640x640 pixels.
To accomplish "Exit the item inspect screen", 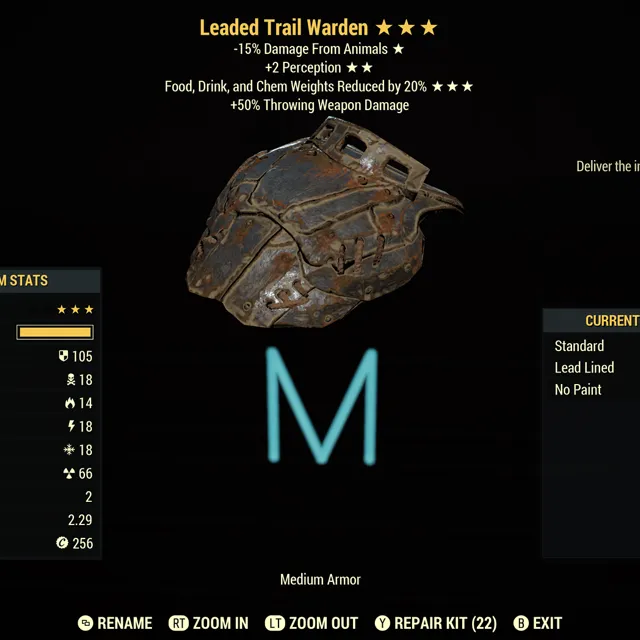I will tap(538, 623).
